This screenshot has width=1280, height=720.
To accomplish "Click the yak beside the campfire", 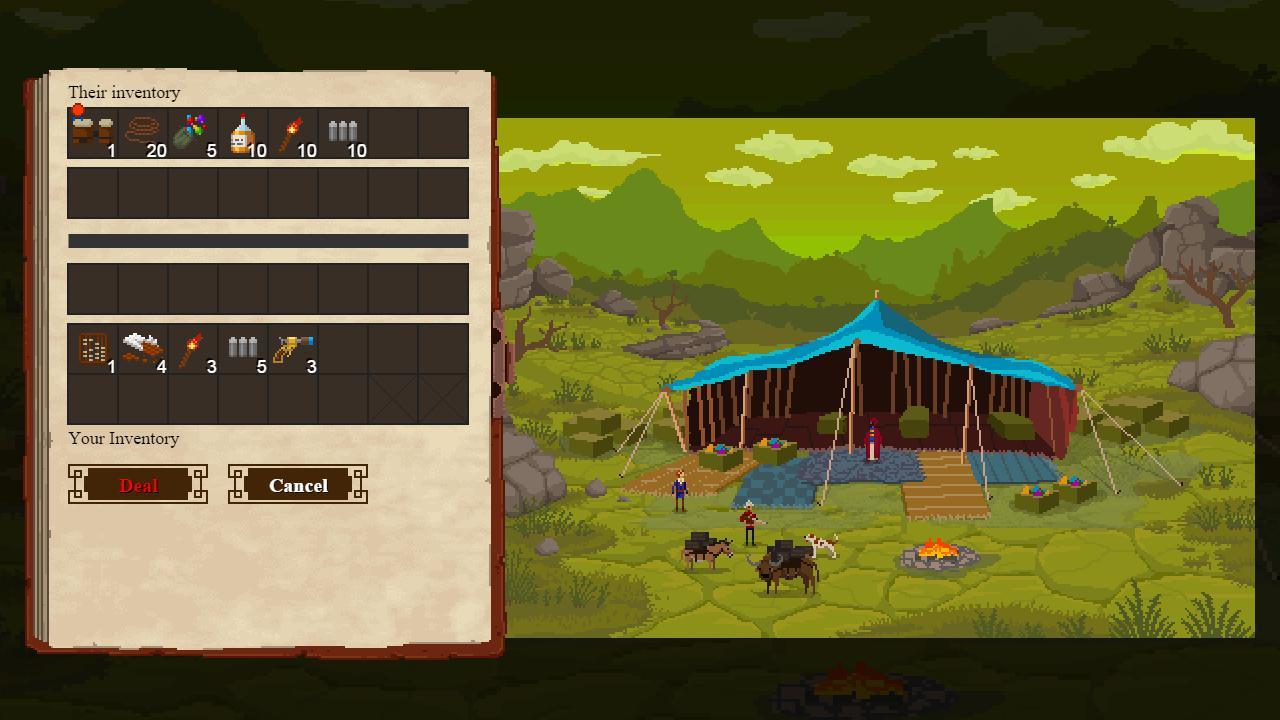I will pyautogui.click(x=786, y=572).
